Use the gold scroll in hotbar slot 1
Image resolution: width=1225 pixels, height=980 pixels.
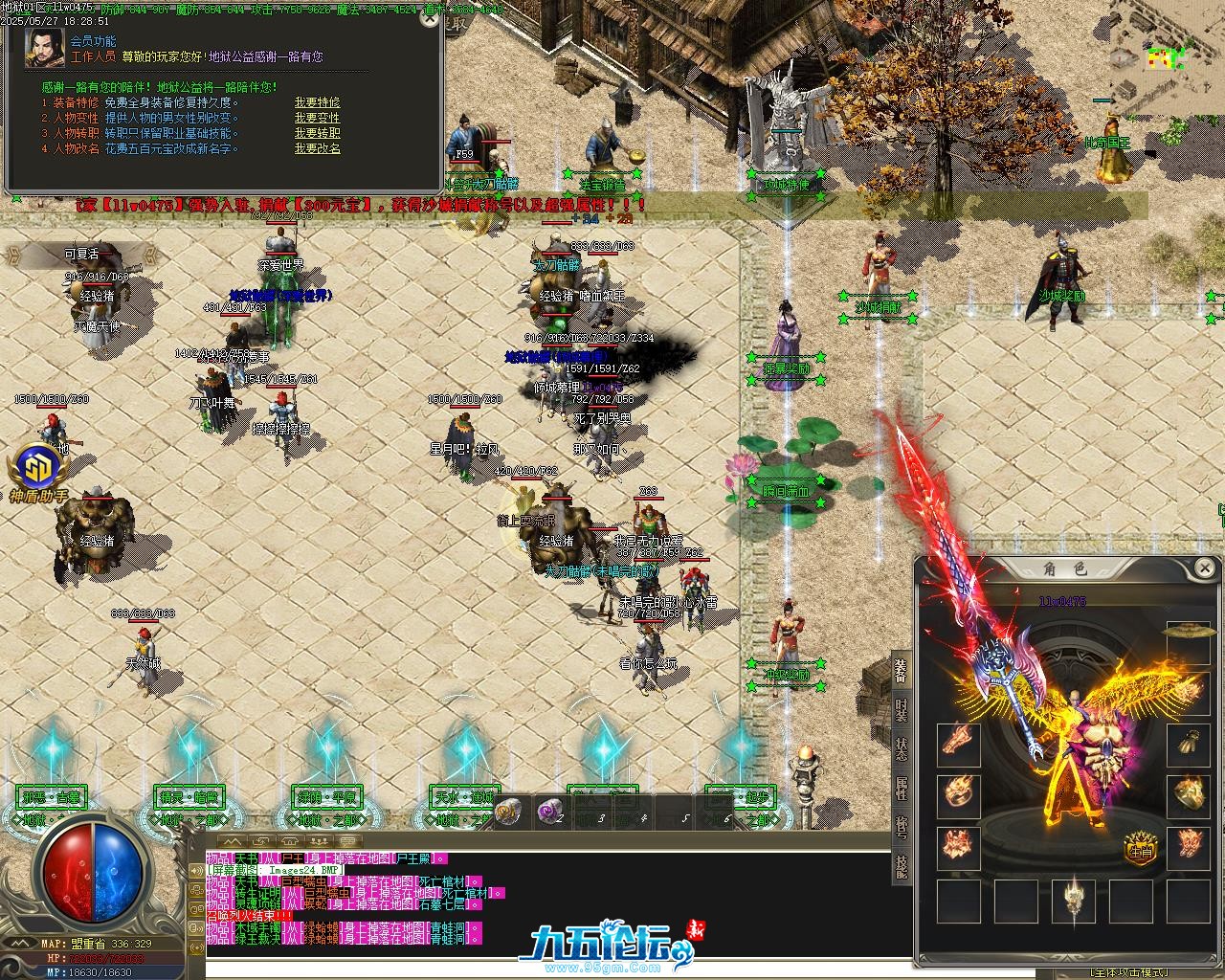(x=508, y=812)
